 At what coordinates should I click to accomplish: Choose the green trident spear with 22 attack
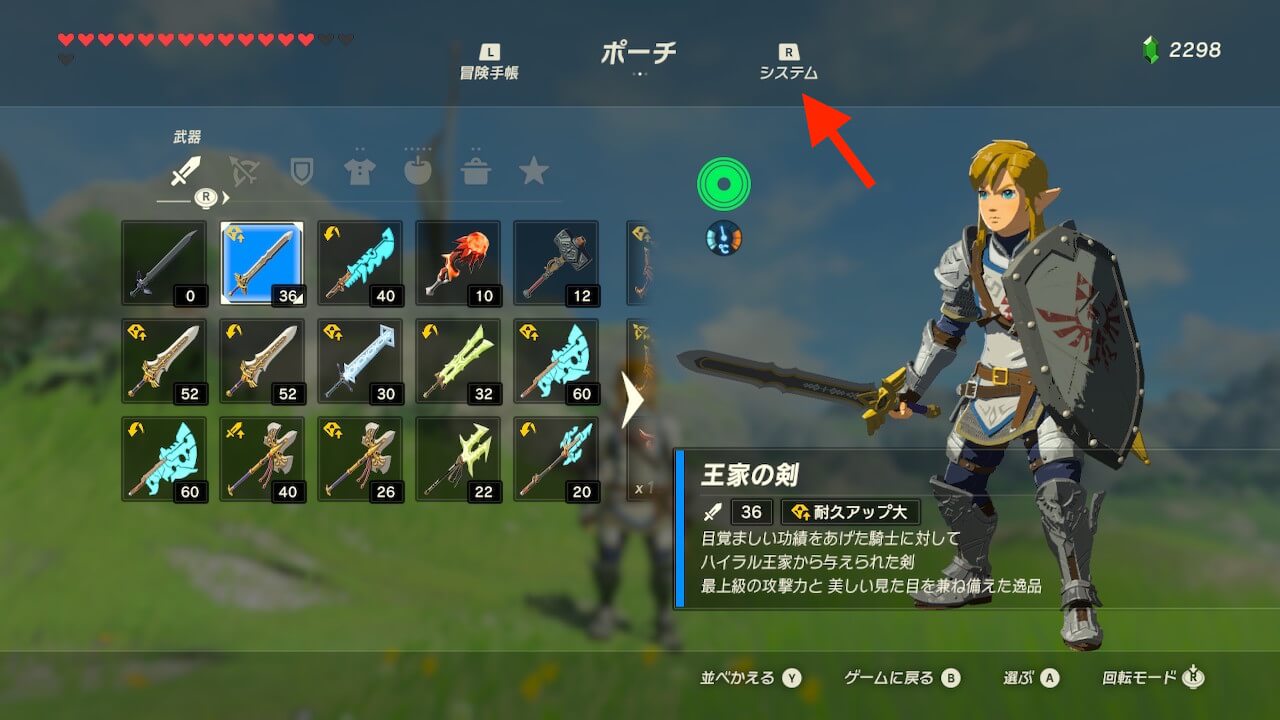coord(458,459)
